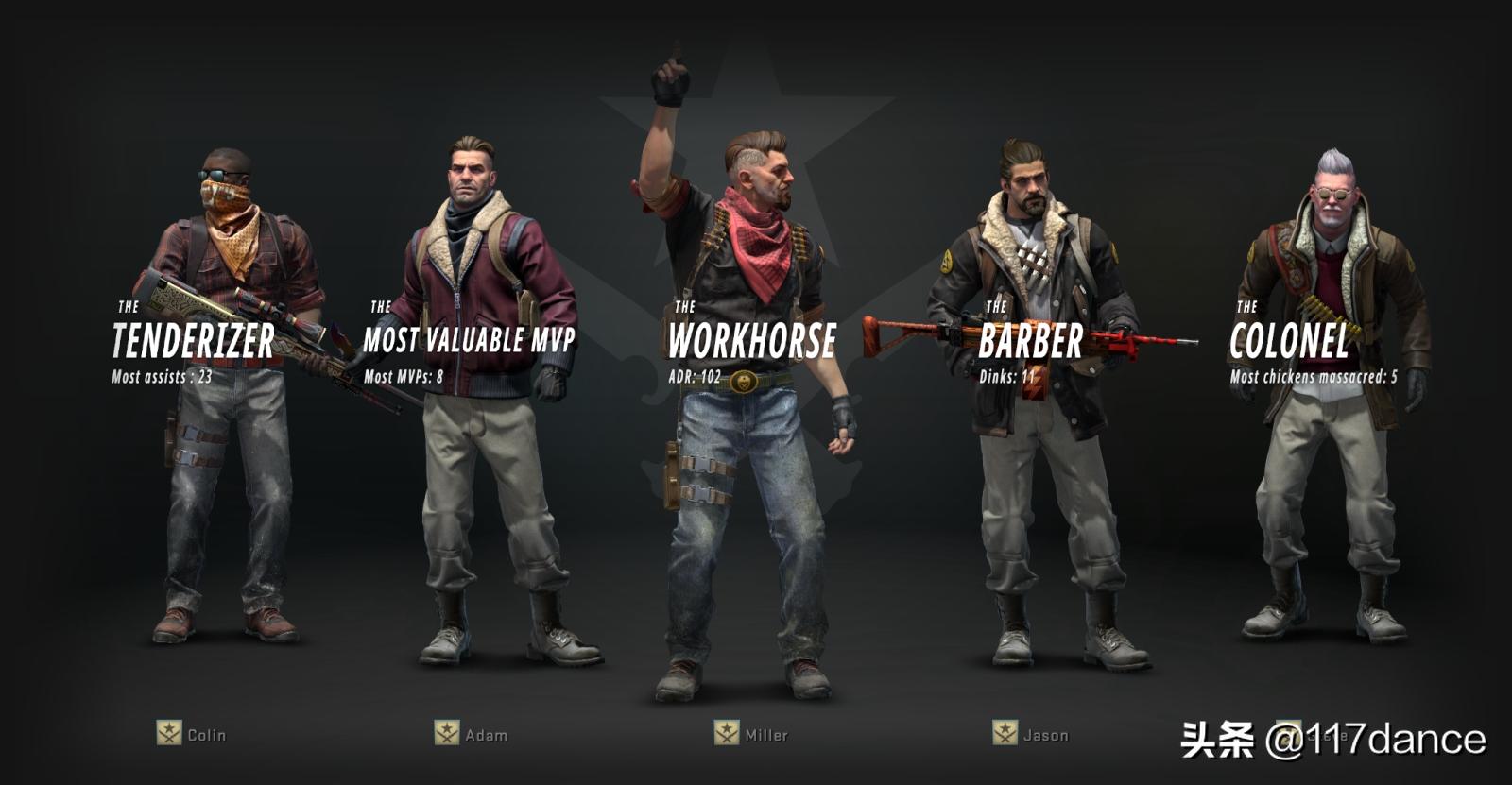Image resolution: width=1512 pixels, height=785 pixels.
Task: Click player Jason's name label
Action: click(x=1045, y=735)
